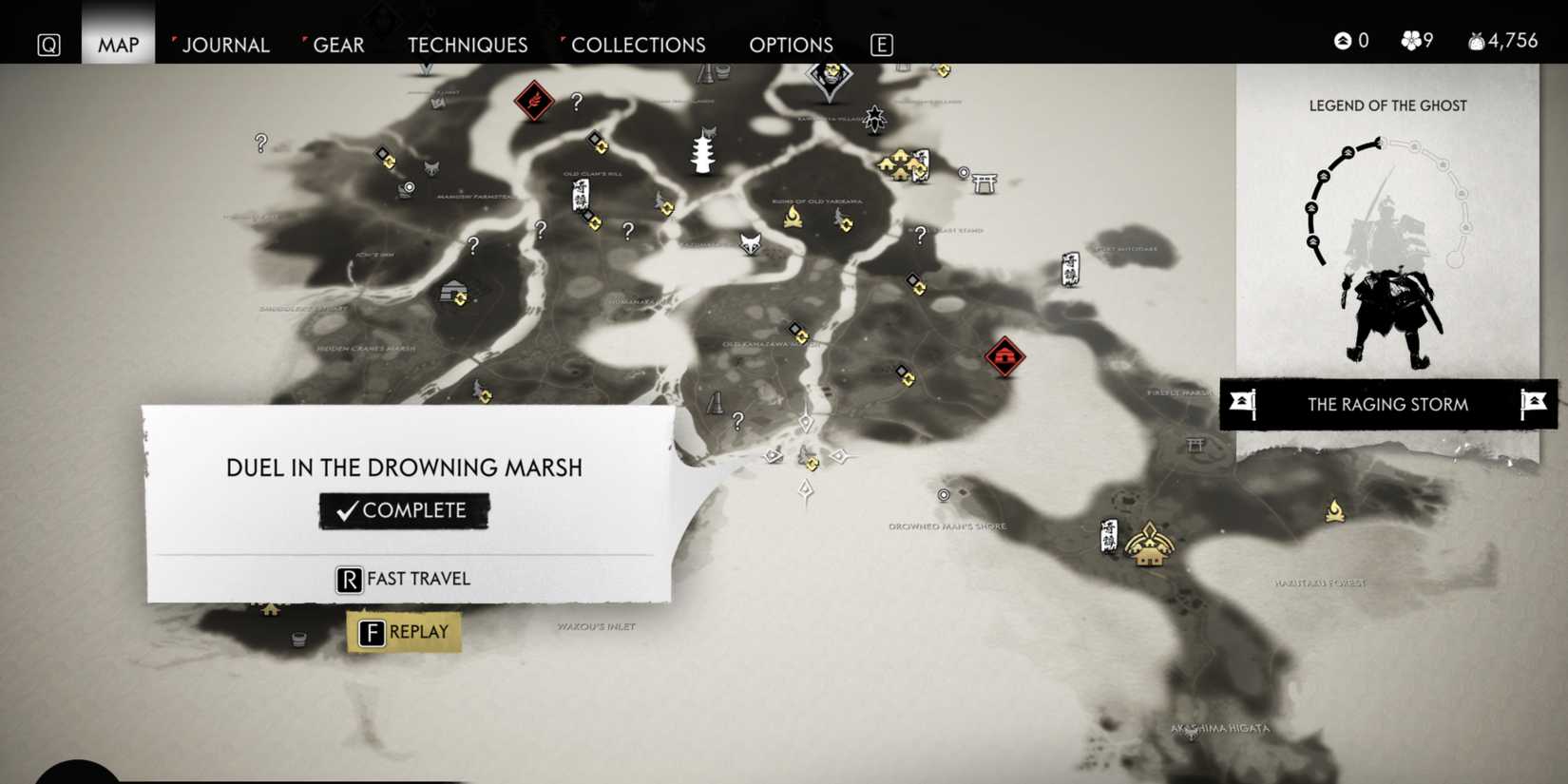Click the Fast Travel button

coord(404,579)
